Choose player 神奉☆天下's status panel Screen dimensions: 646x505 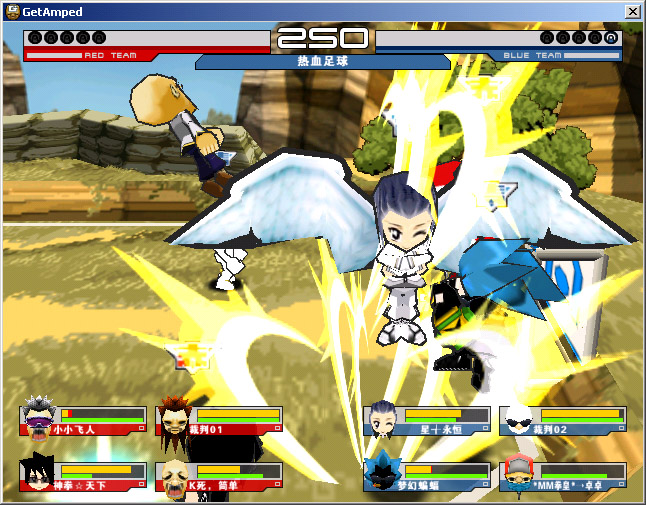click(82, 476)
